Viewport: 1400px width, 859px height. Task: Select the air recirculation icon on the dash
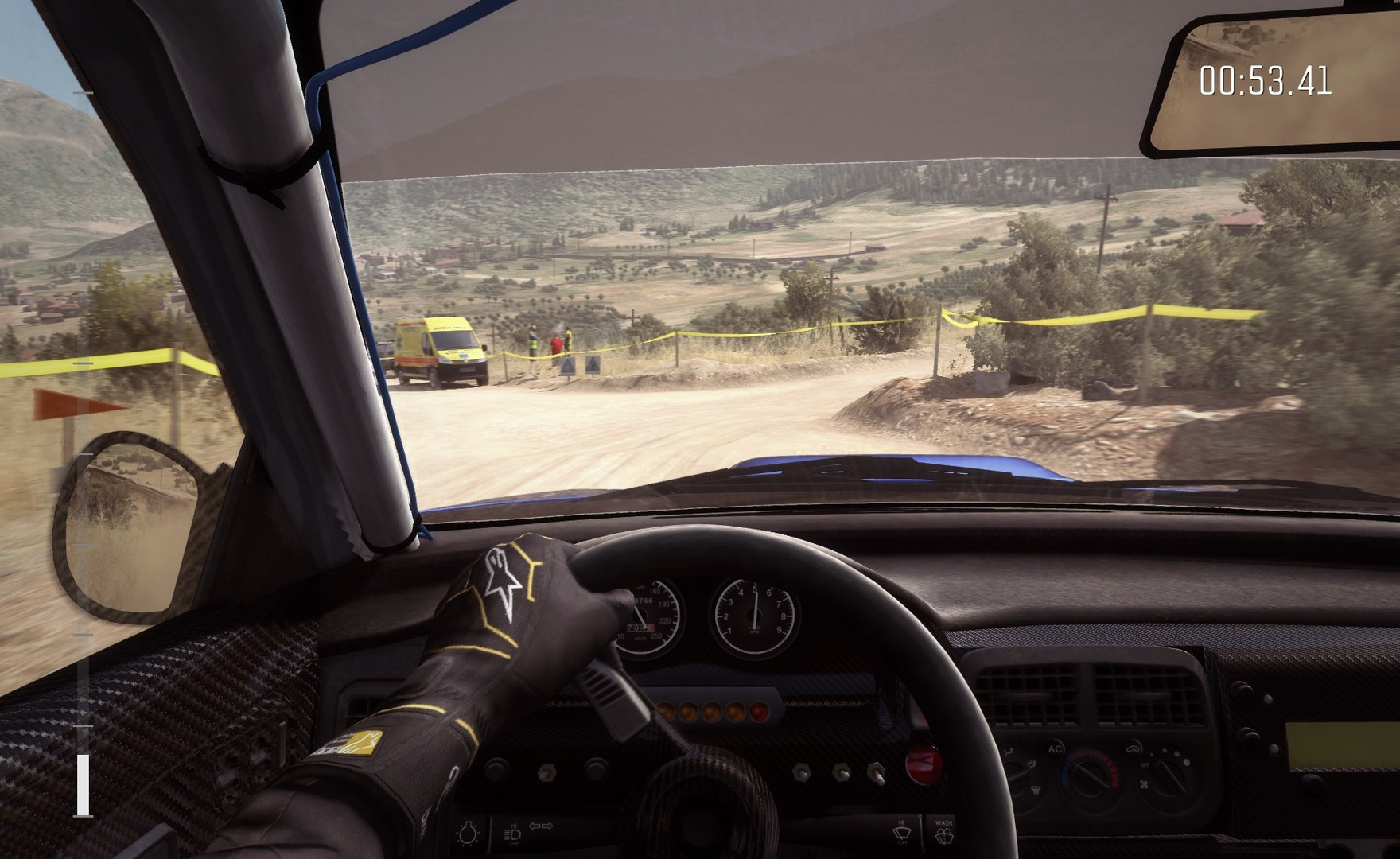[1131, 748]
